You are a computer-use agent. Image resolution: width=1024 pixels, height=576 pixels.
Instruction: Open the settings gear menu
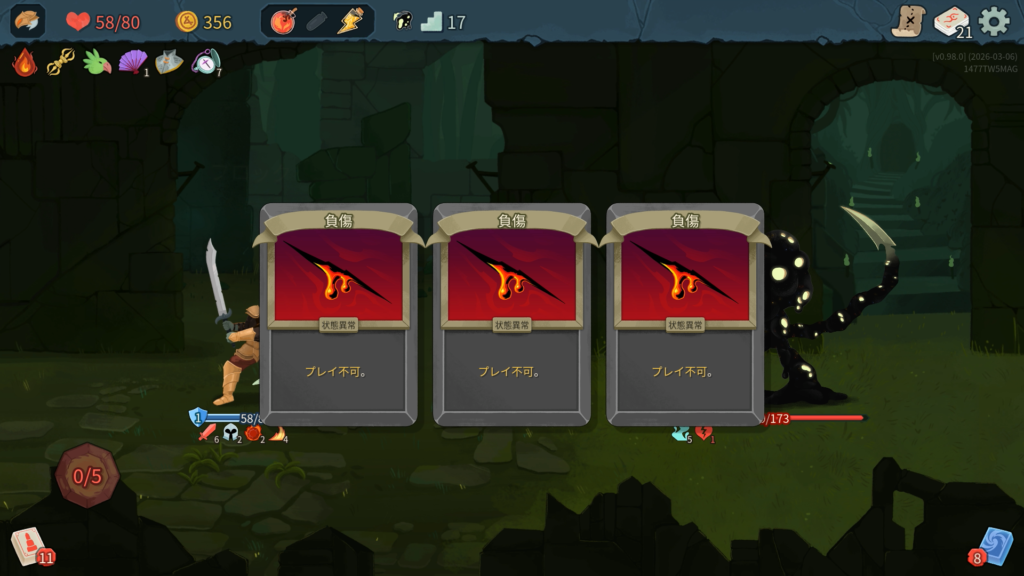(x=994, y=21)
